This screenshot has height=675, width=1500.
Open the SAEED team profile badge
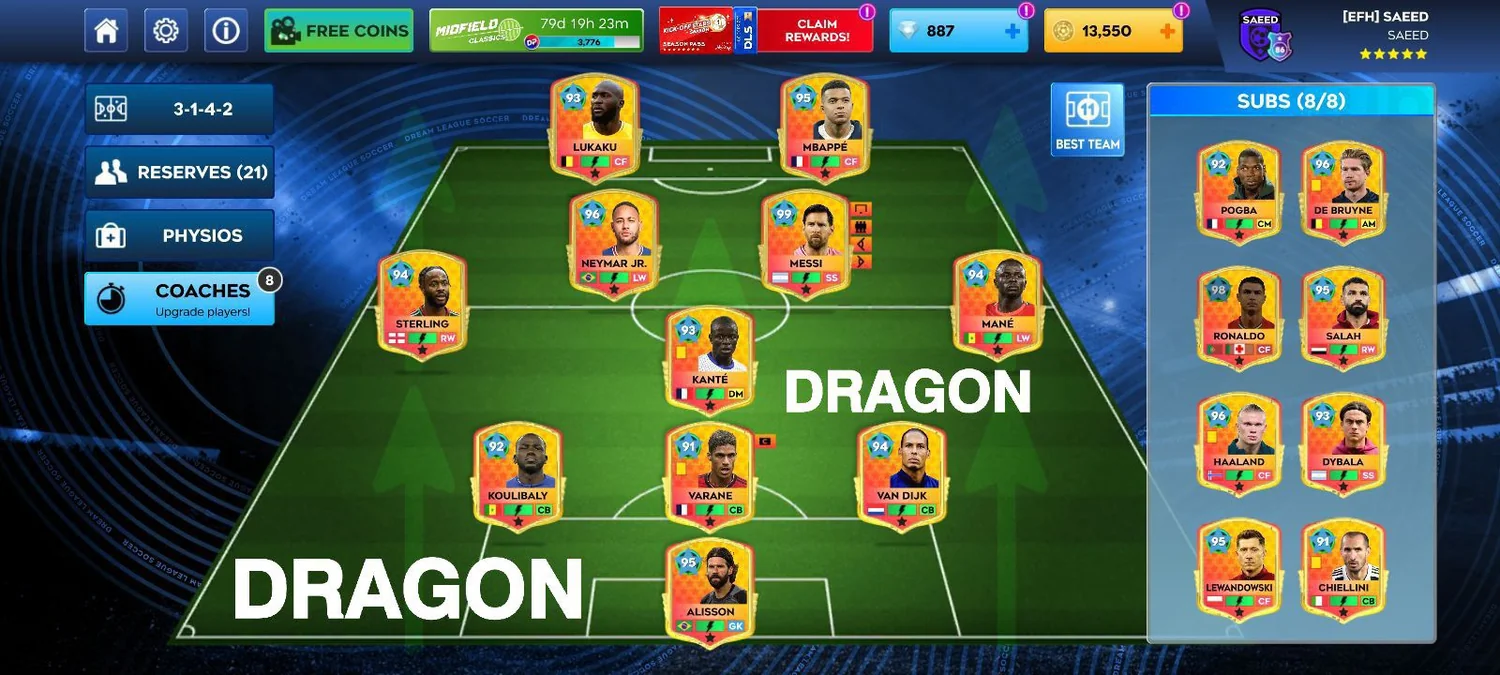coord(1259,38)
